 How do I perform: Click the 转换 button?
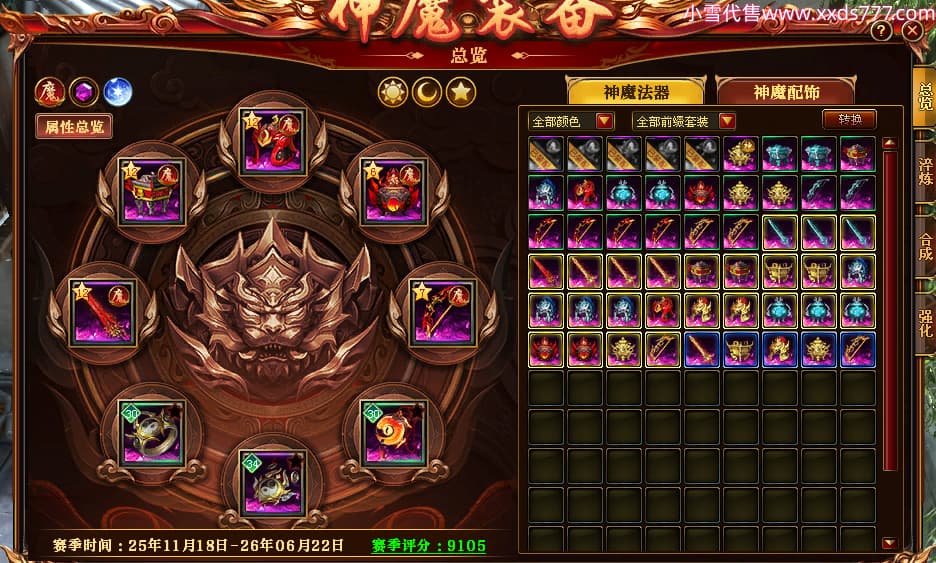(849, 119)
